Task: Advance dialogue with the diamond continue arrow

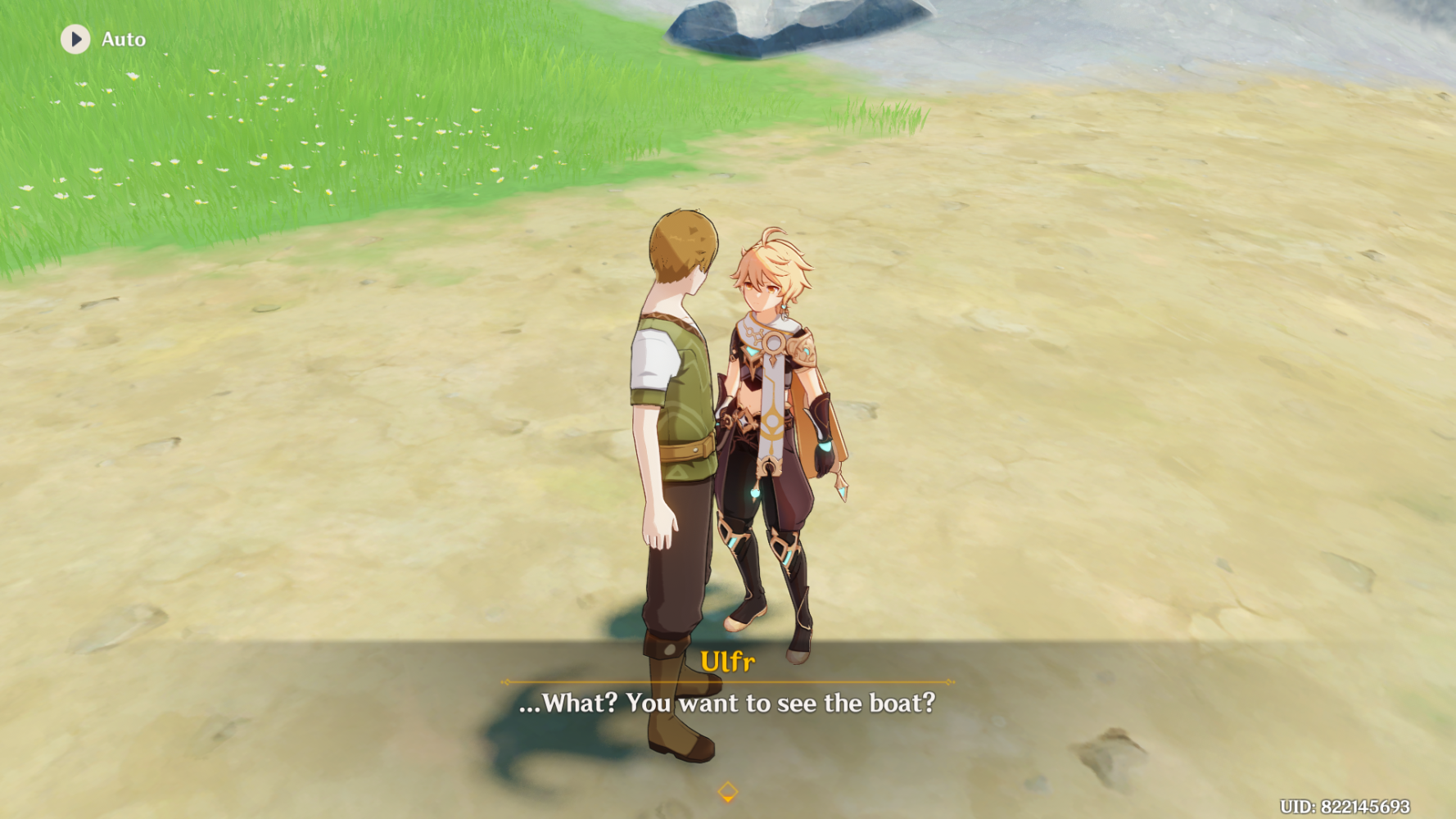Action: pos(727,792)
